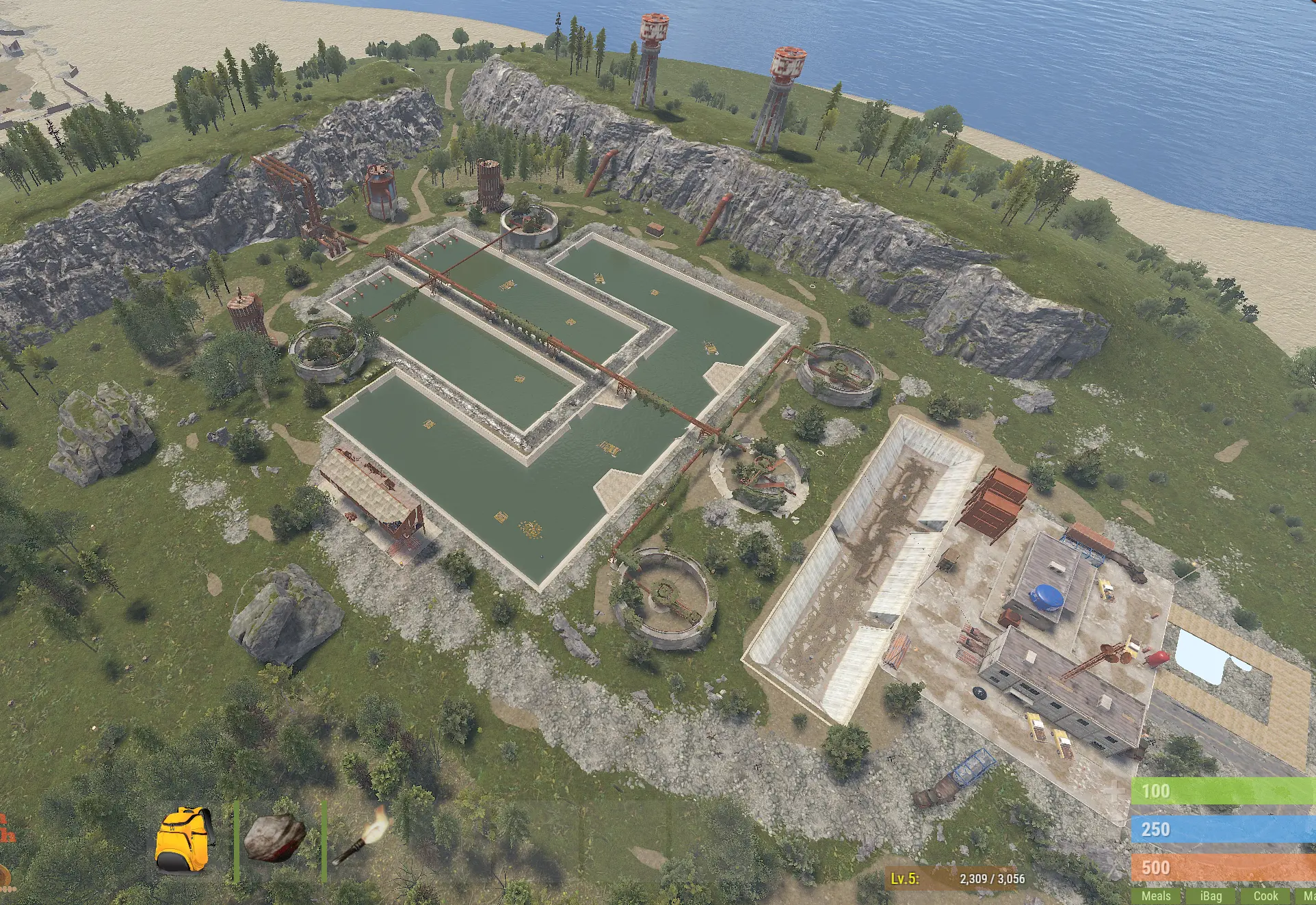
Task: Equip the torch from the hotbar
Action: click(361, 840)
